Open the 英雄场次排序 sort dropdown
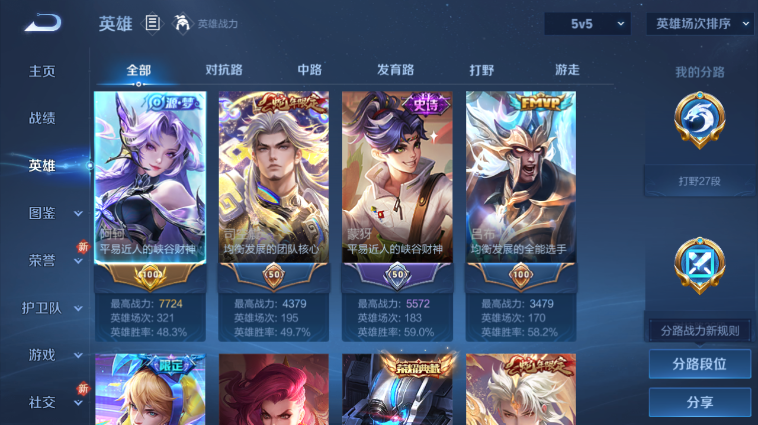The image size is (758, 425). (x=699, y=23)
